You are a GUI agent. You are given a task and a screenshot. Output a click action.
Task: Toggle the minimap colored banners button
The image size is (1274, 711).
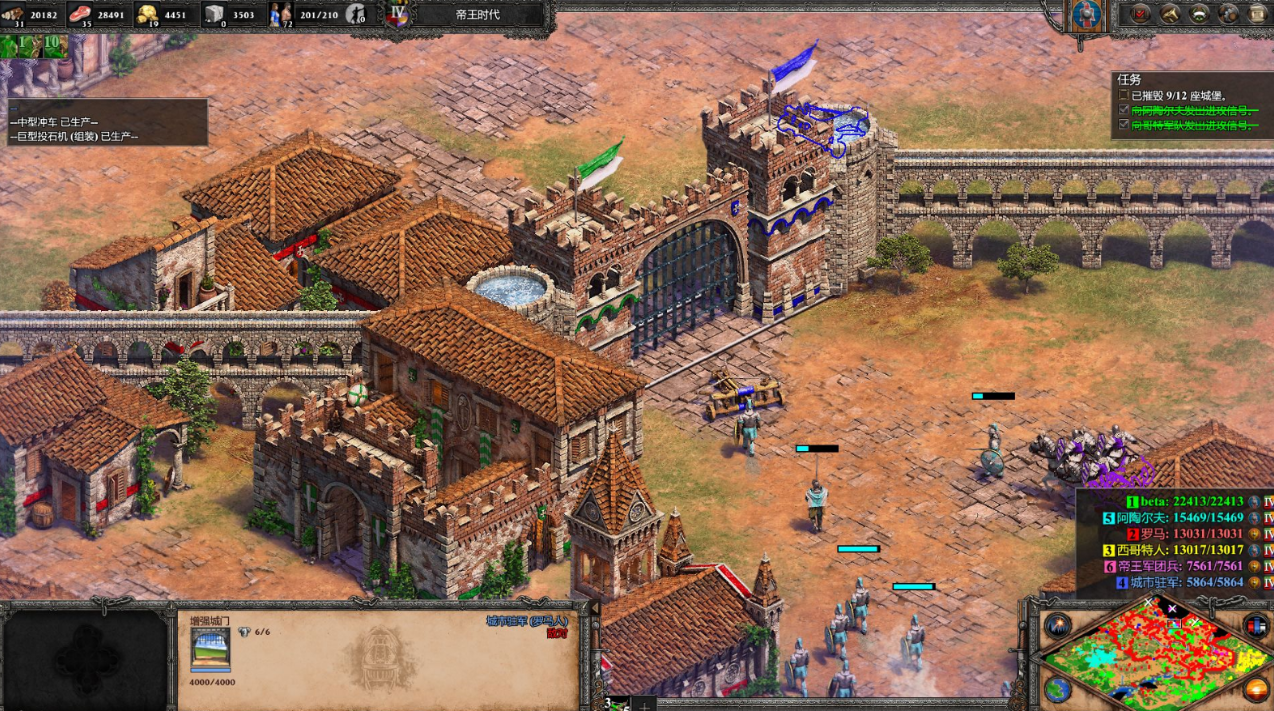1256,626
